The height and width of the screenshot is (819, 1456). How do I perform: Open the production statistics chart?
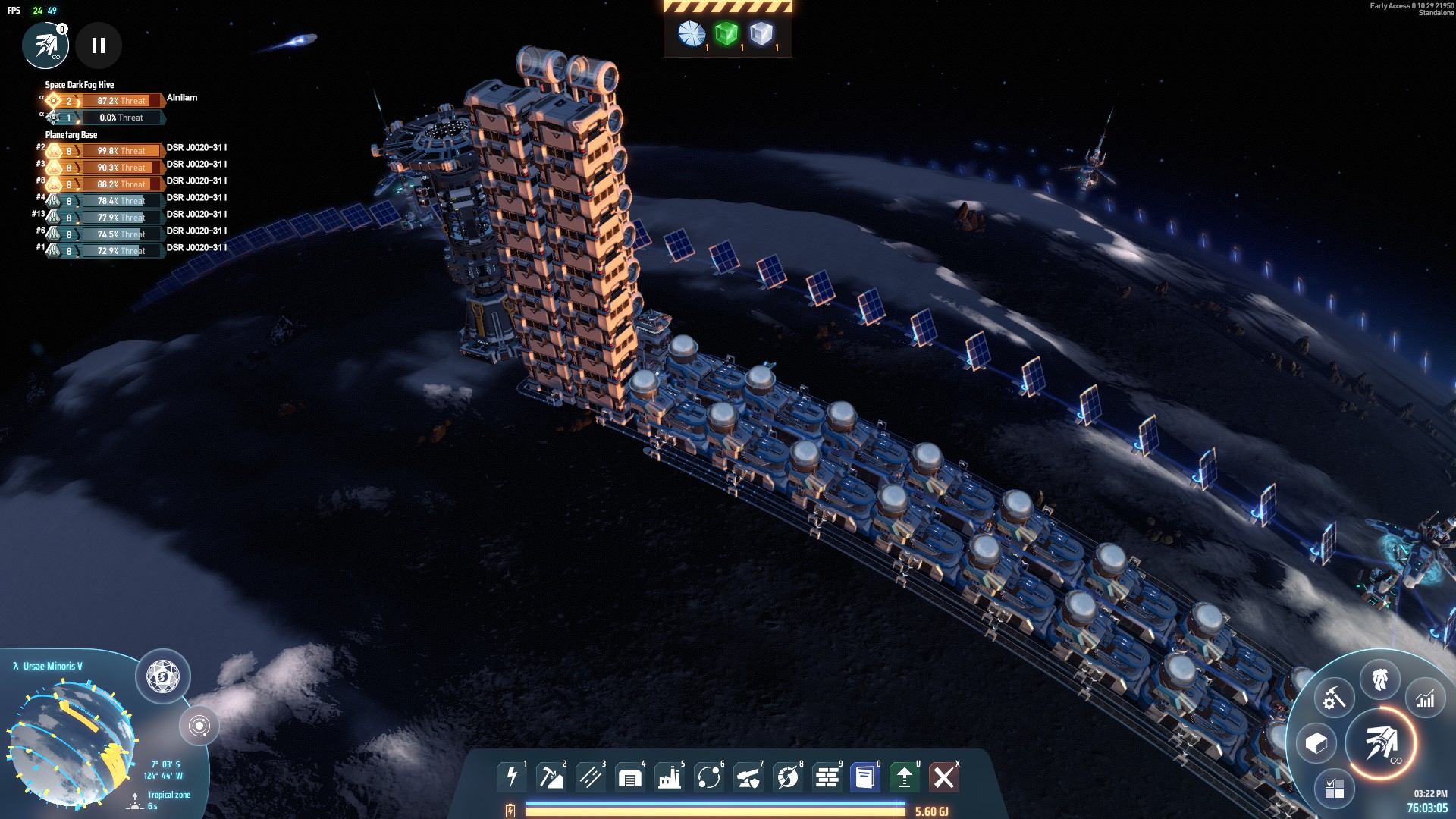(1425, 698)
